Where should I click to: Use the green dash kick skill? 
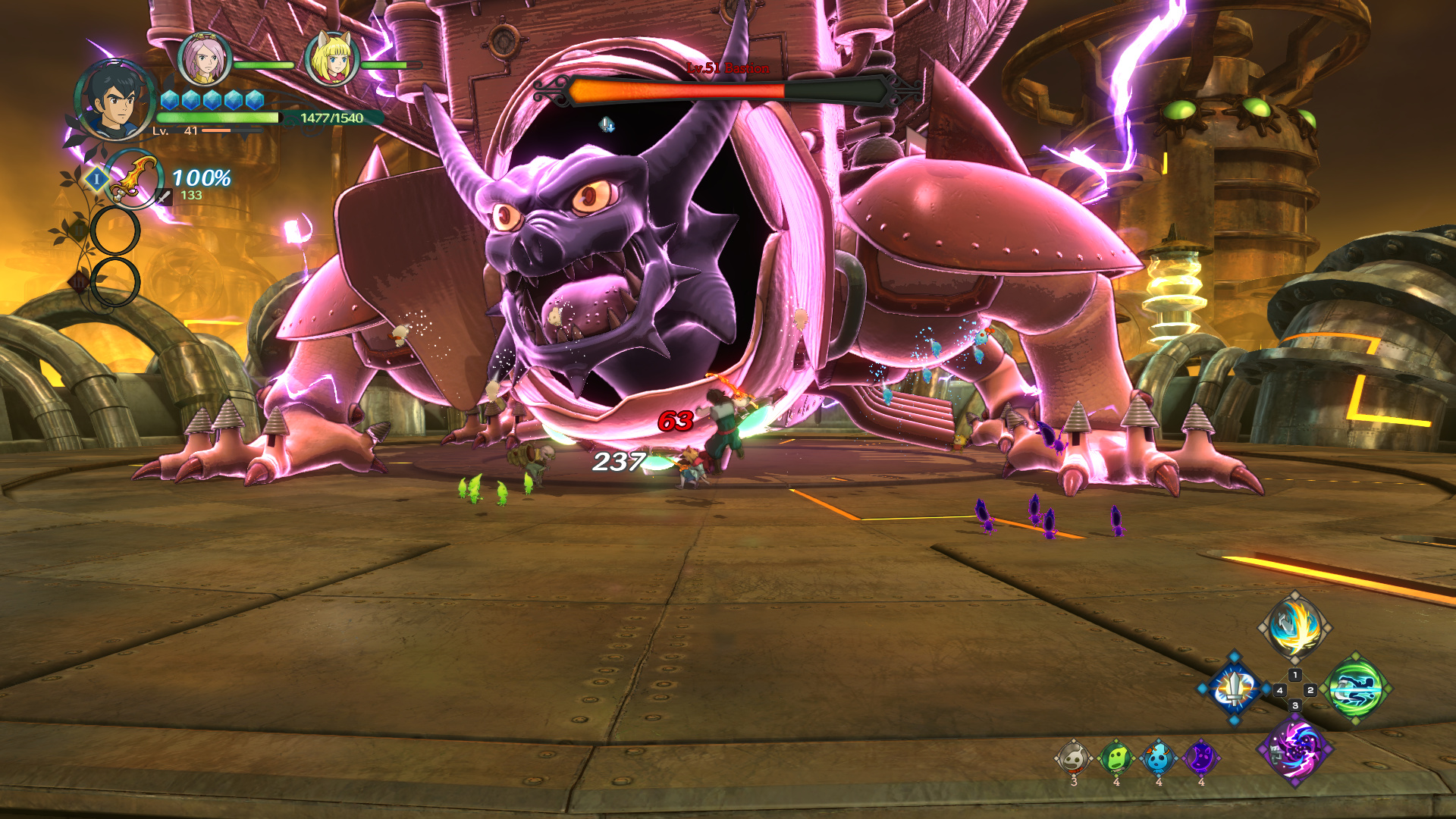[1356, 689]
